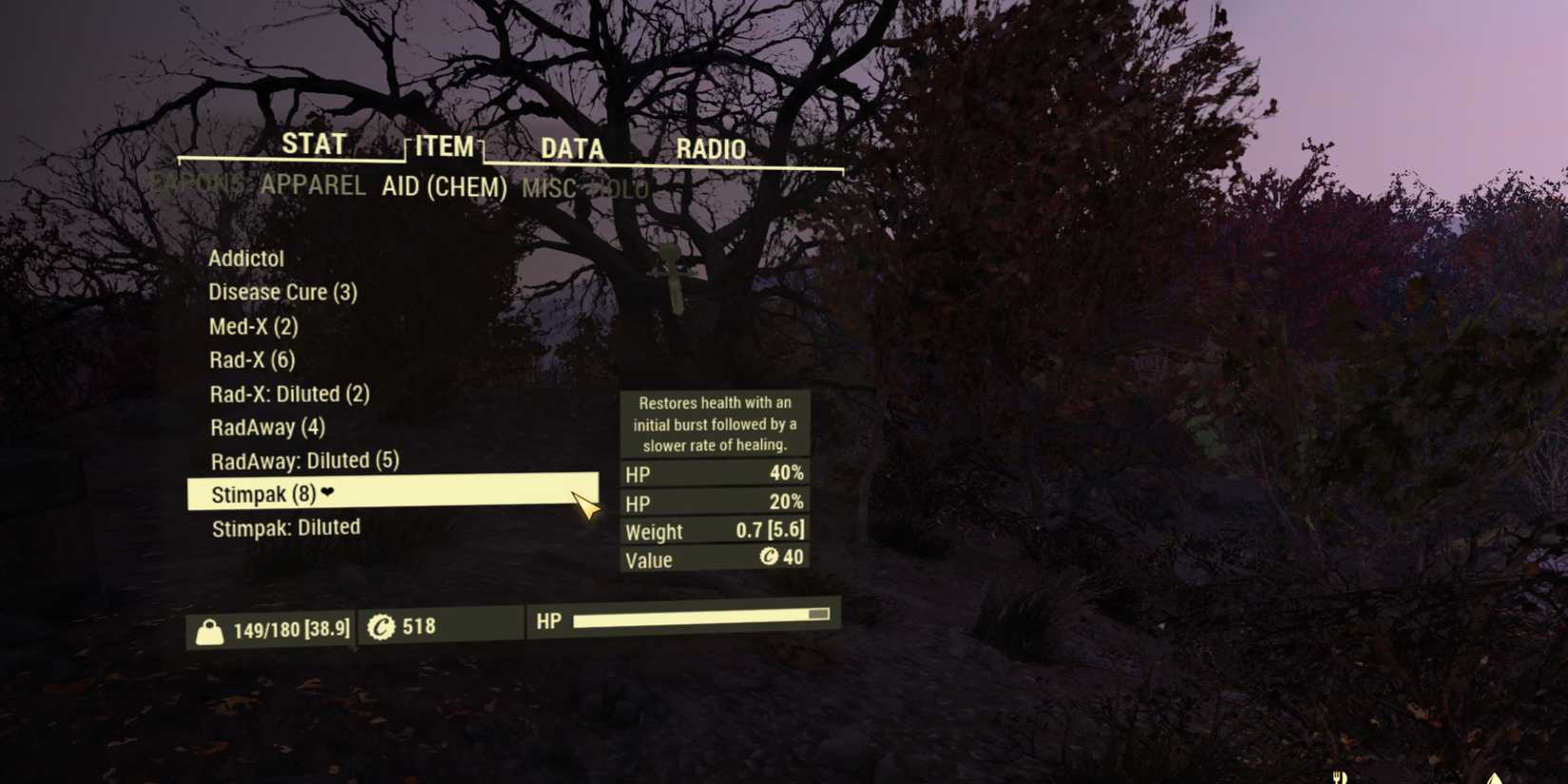Switch to the DATA tab

coord(571,149)
